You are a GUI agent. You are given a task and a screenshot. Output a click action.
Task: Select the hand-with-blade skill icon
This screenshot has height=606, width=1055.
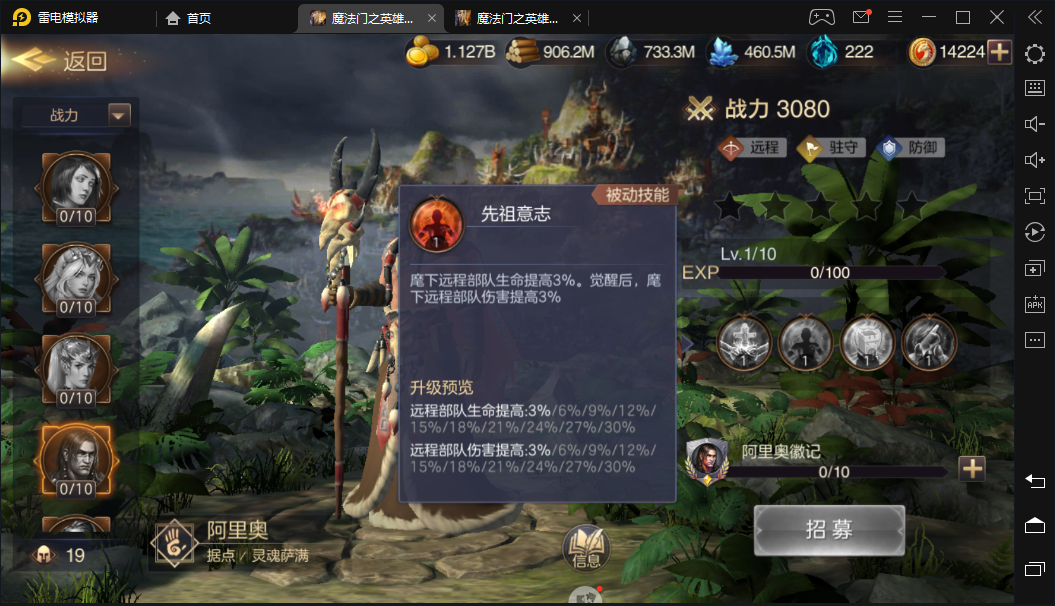click(x=929, y=344)
